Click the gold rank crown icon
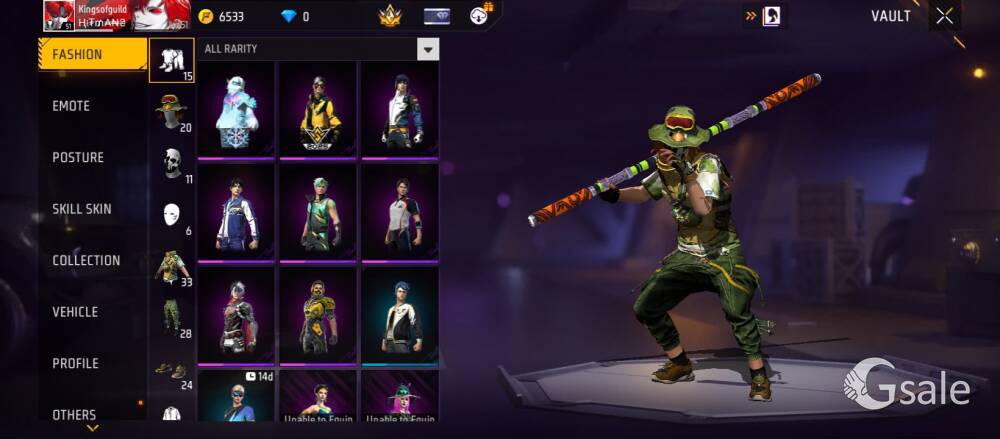1000x439 pixels. [389, 16]
